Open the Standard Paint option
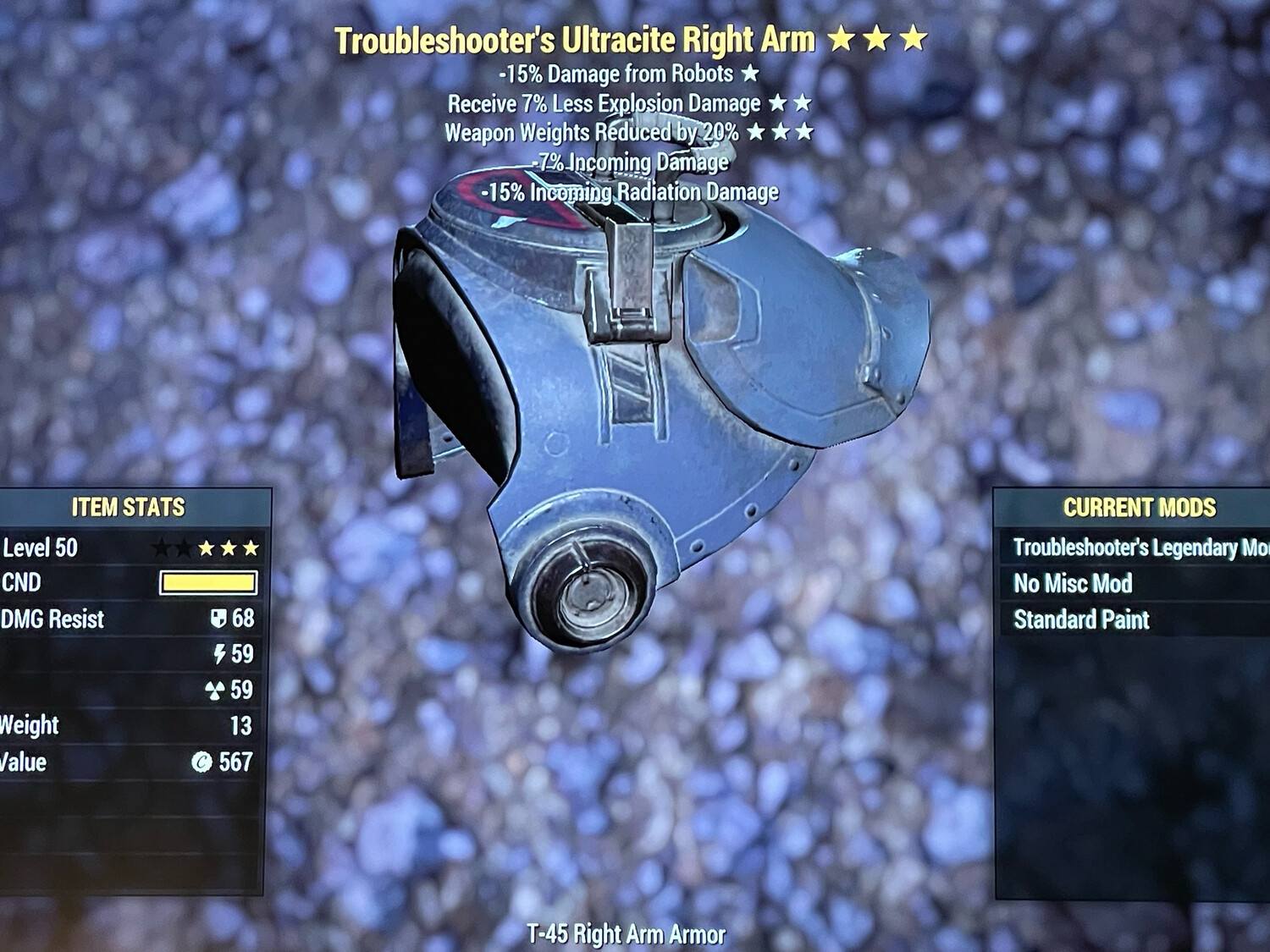 click(1084, 619)
